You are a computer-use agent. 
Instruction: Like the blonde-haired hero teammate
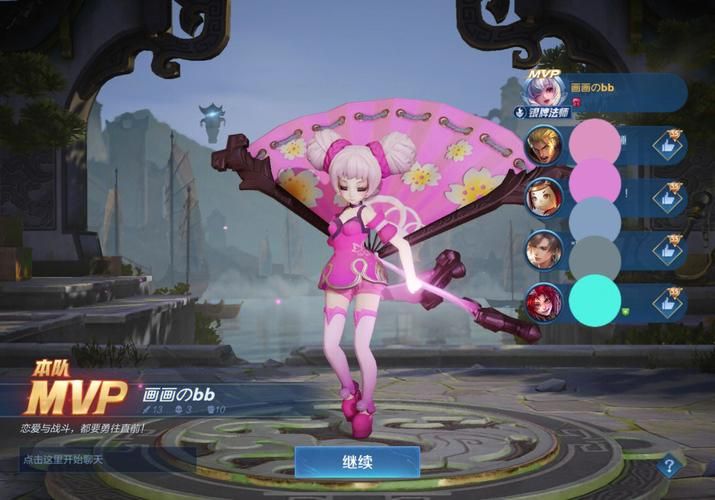pyautogui.click(x=665, y=146)
